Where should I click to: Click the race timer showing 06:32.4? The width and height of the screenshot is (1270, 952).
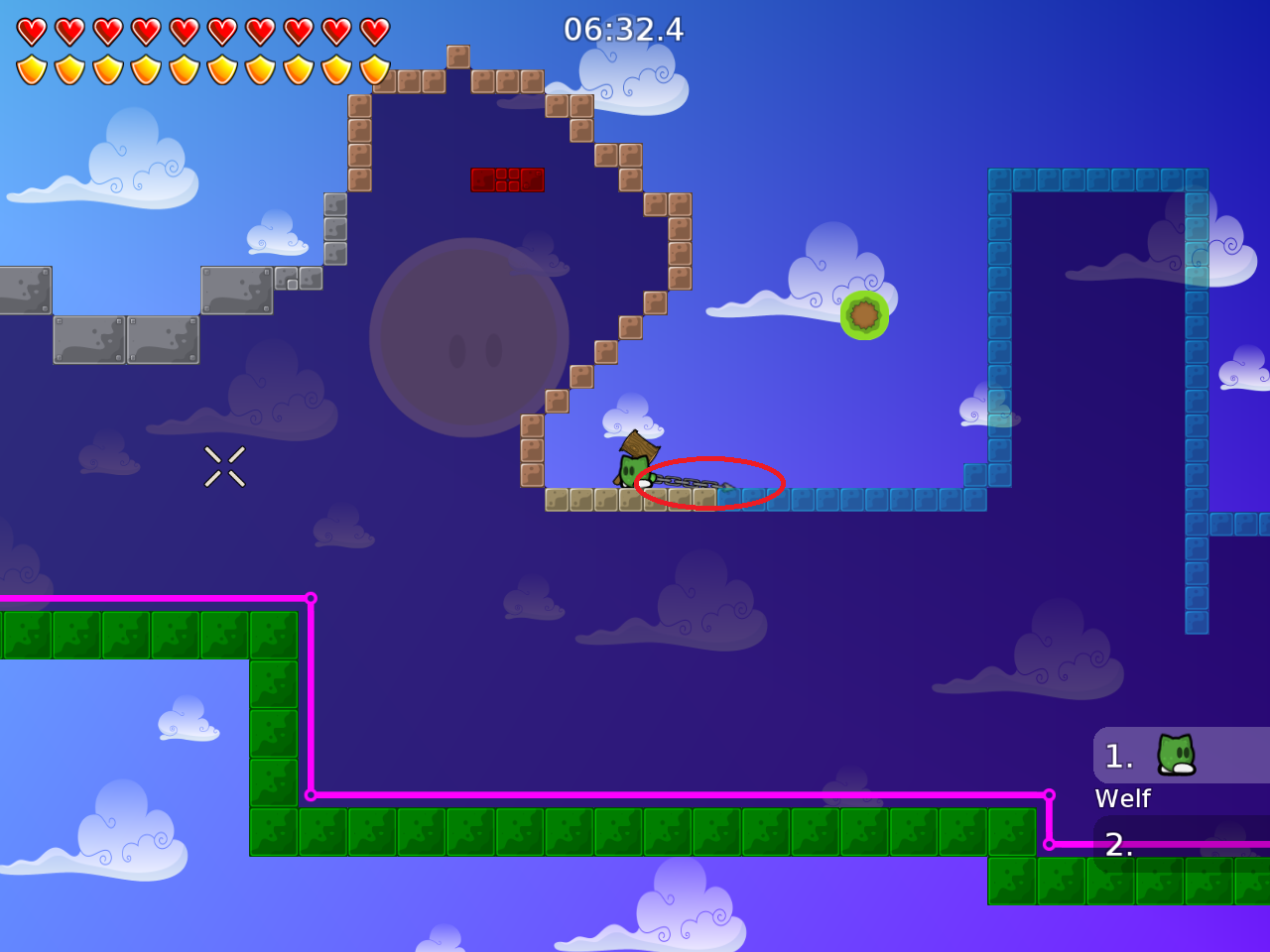[625, 30]
